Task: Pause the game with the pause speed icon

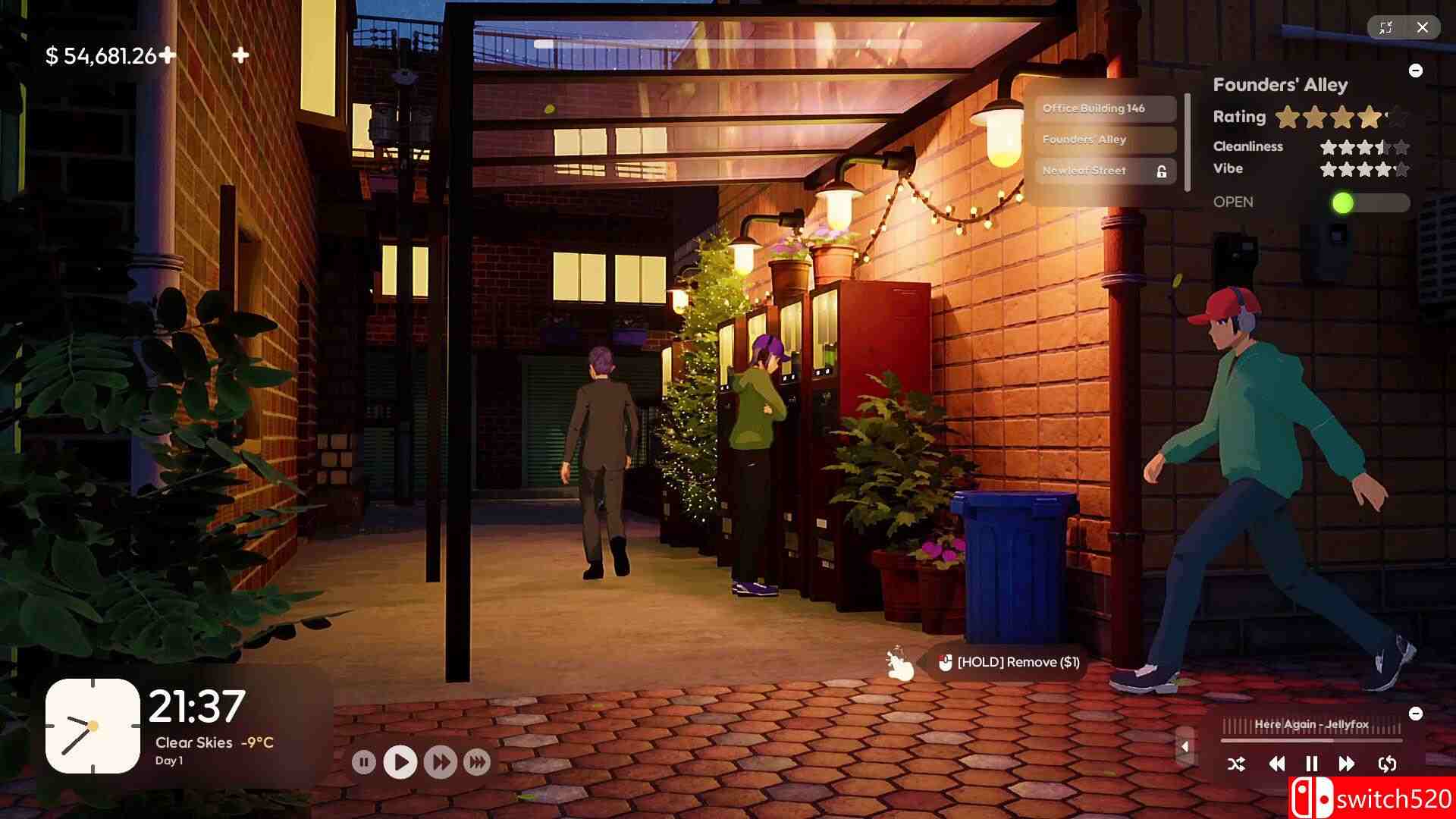Action: 365,762
